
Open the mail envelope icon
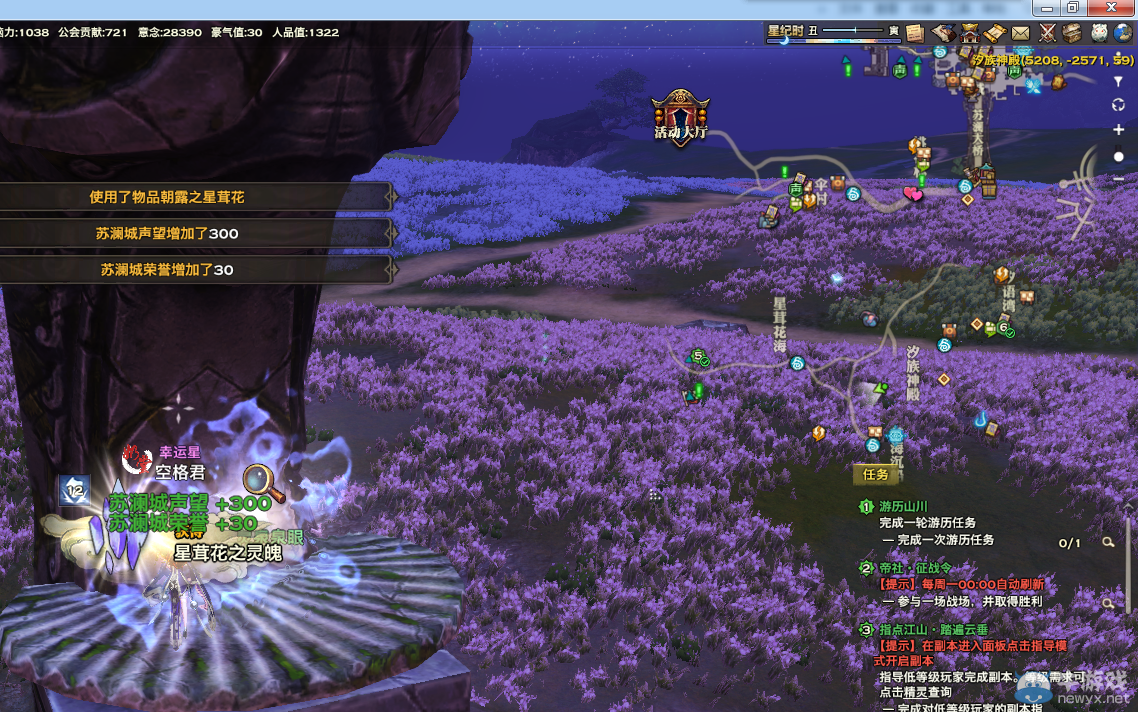(x=1020, y=33)
